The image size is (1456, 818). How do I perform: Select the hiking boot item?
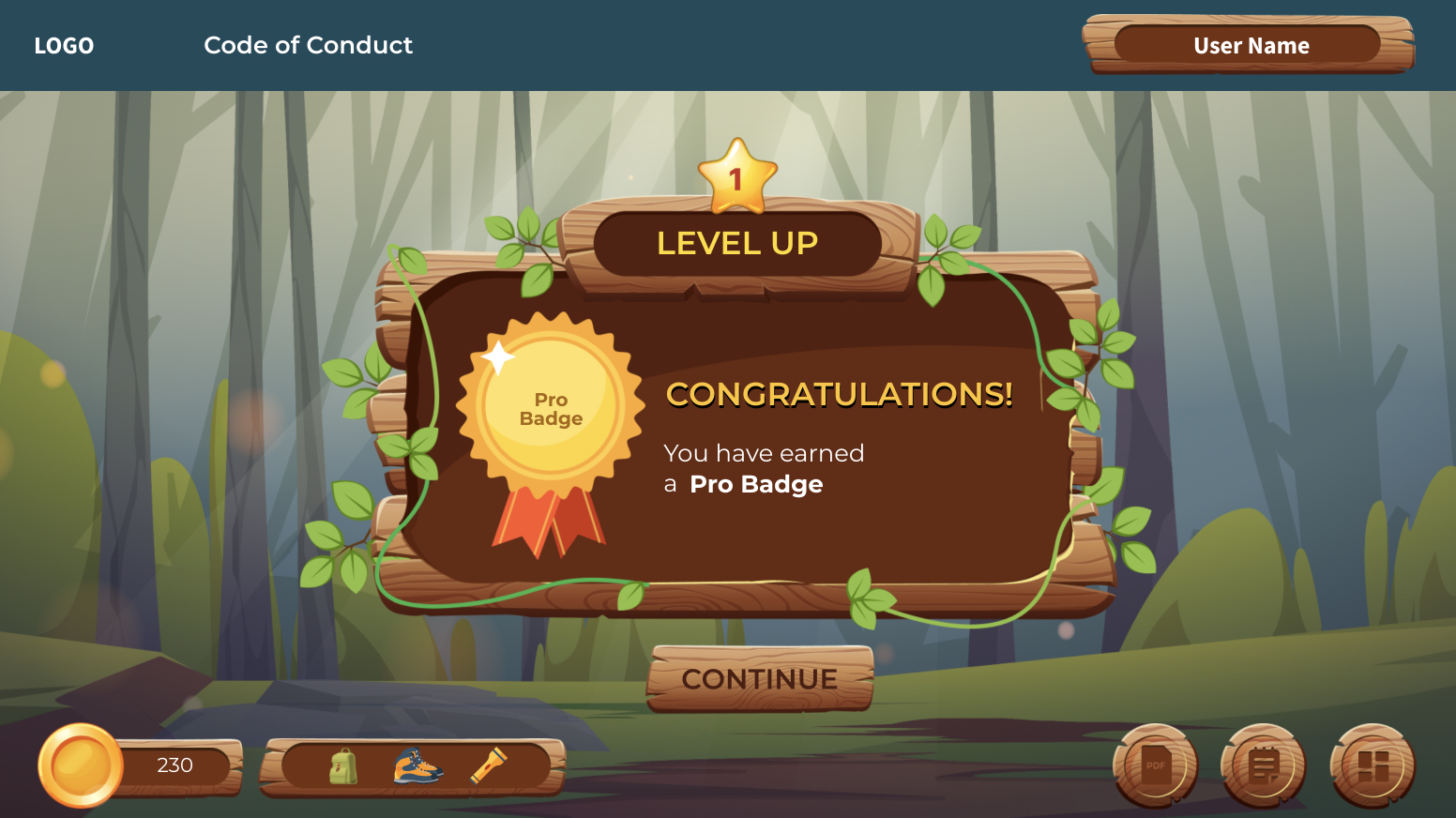click(417, 765)
